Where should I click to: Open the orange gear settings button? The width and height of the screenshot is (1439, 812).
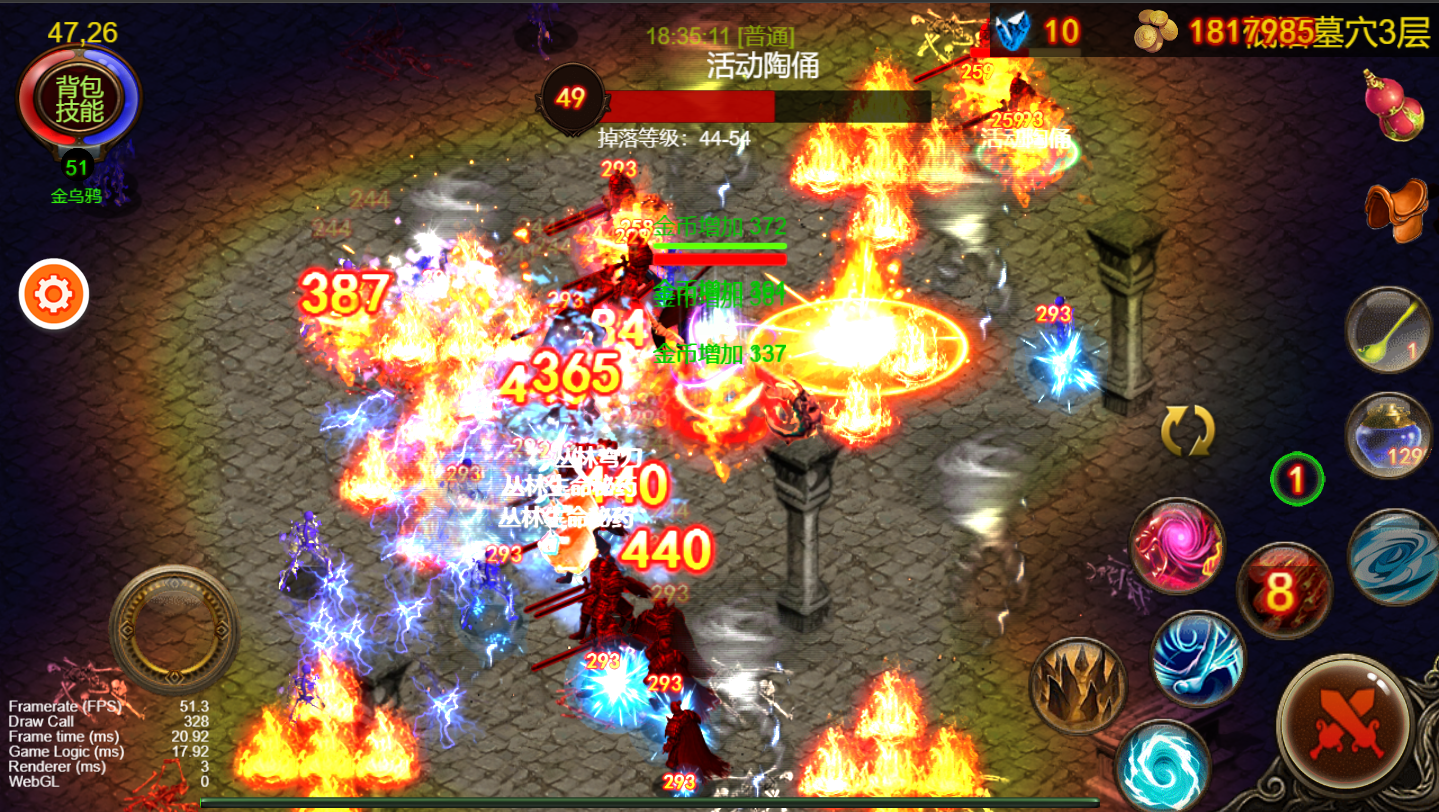pos(54,294)
